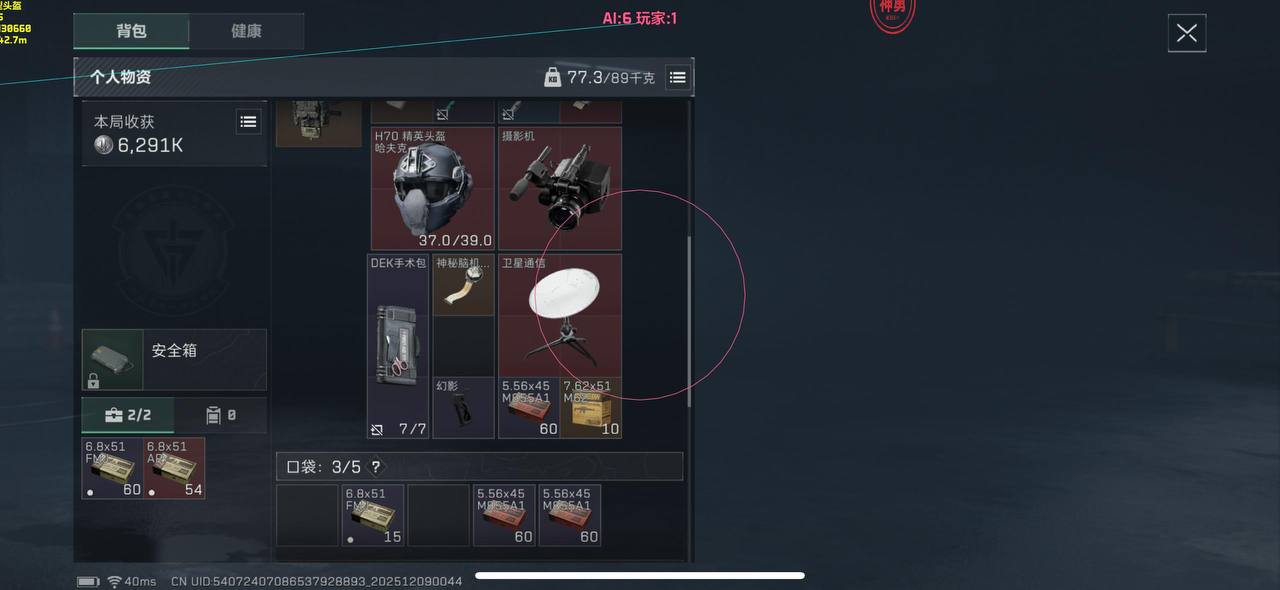1280x590 pixels.
Task: Pick the 幻影 item slot
Action: click(463, 407)
